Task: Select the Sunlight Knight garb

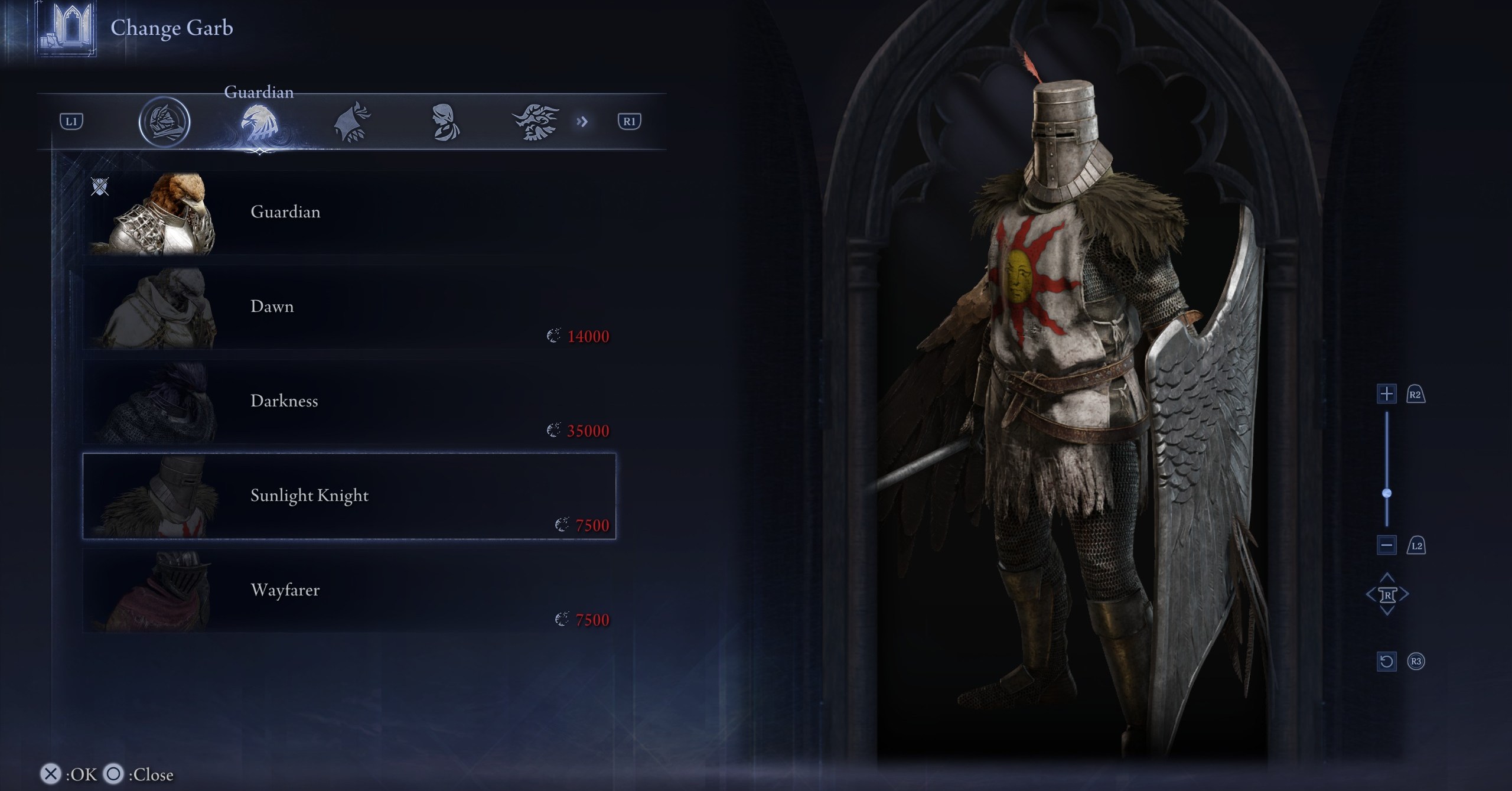Action: pos(348,496)
